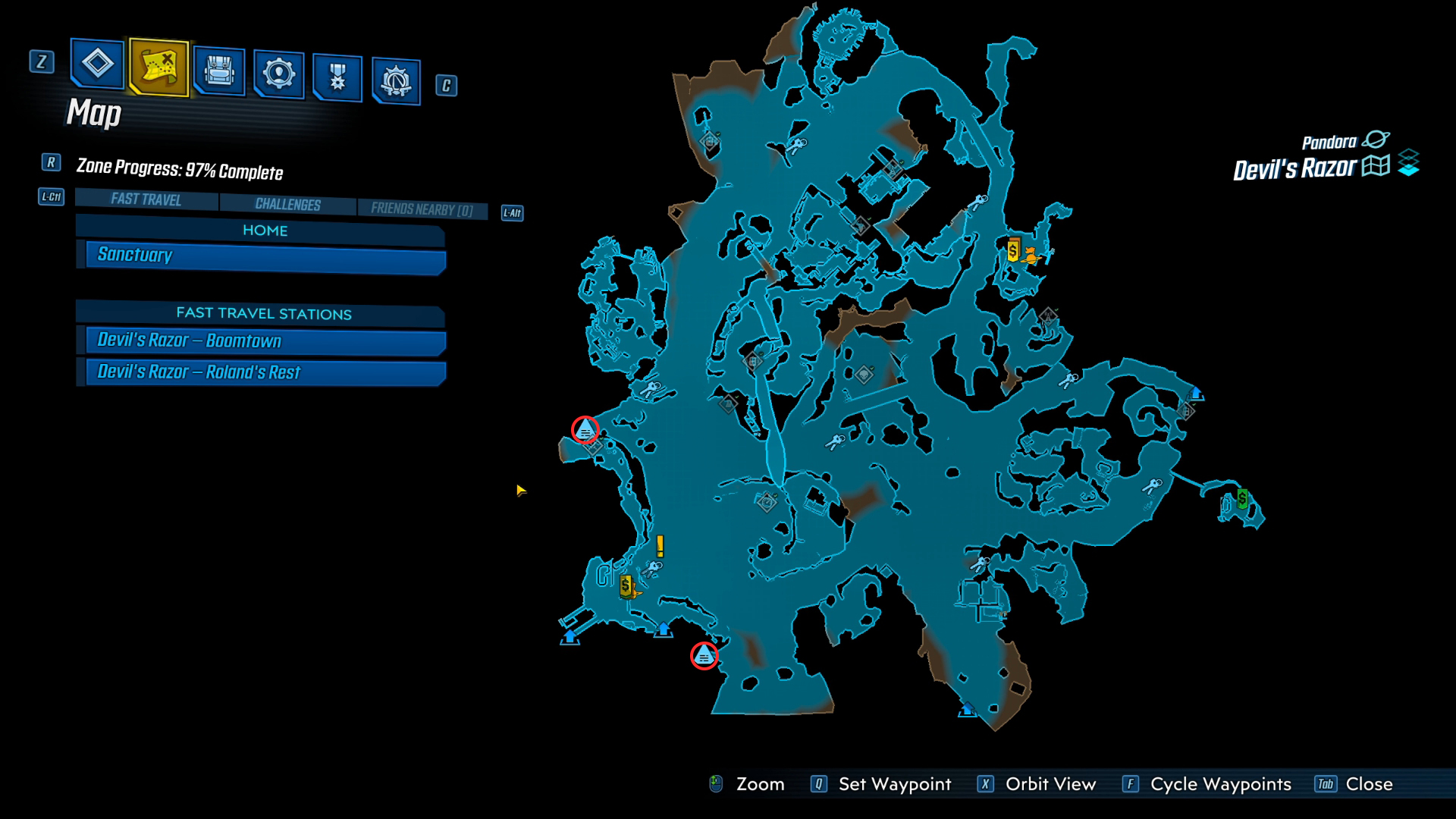Click the Guardian Rank Vault icon
This screenshot has width=1456, height=819.
pos(397,78)
